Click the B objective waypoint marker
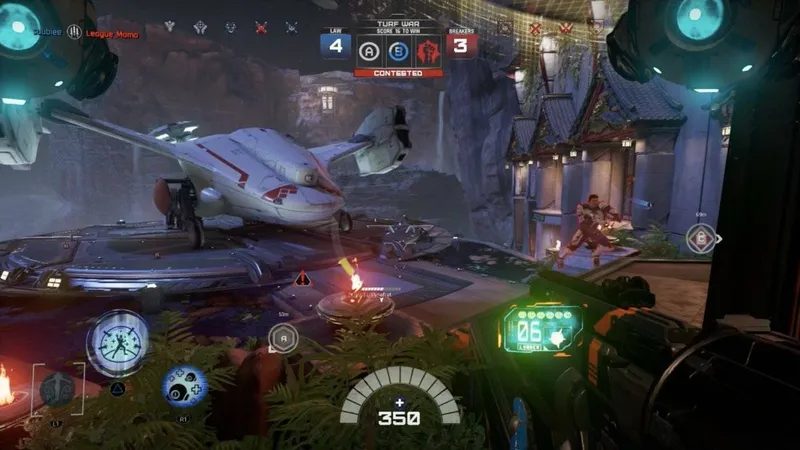The width and height of the screenshot is (800, 450). point(700,239)
